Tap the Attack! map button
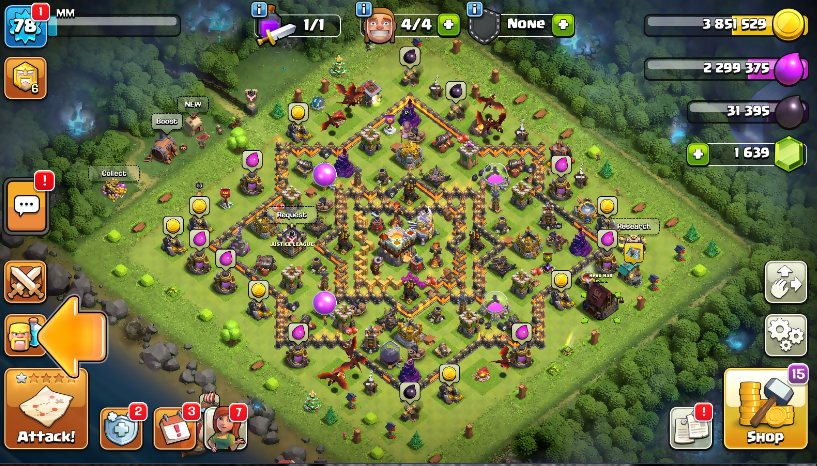 [x=46, y=409]
